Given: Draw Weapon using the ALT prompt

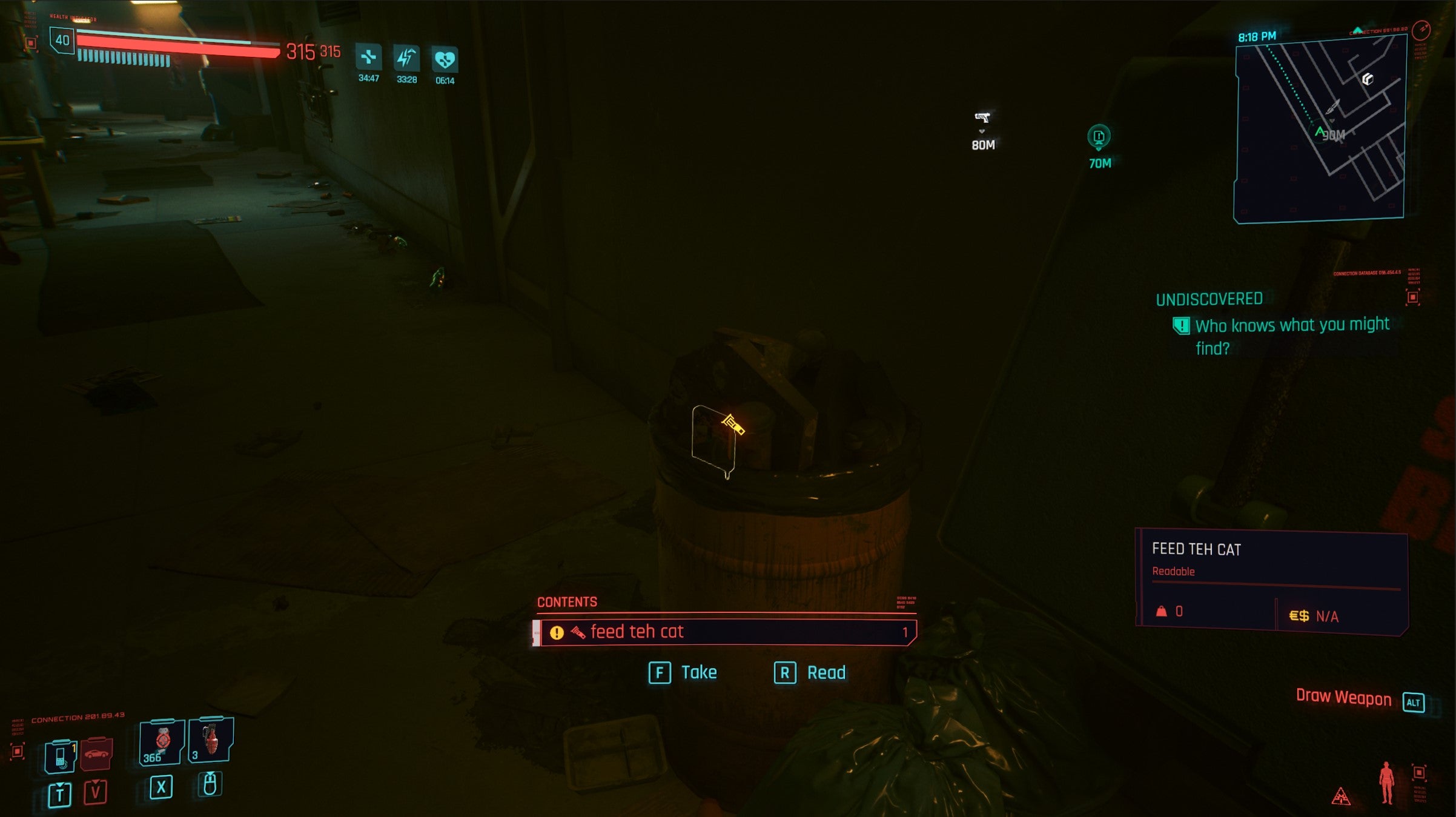Looking at the screenshot, I should tap(1415, 701).
